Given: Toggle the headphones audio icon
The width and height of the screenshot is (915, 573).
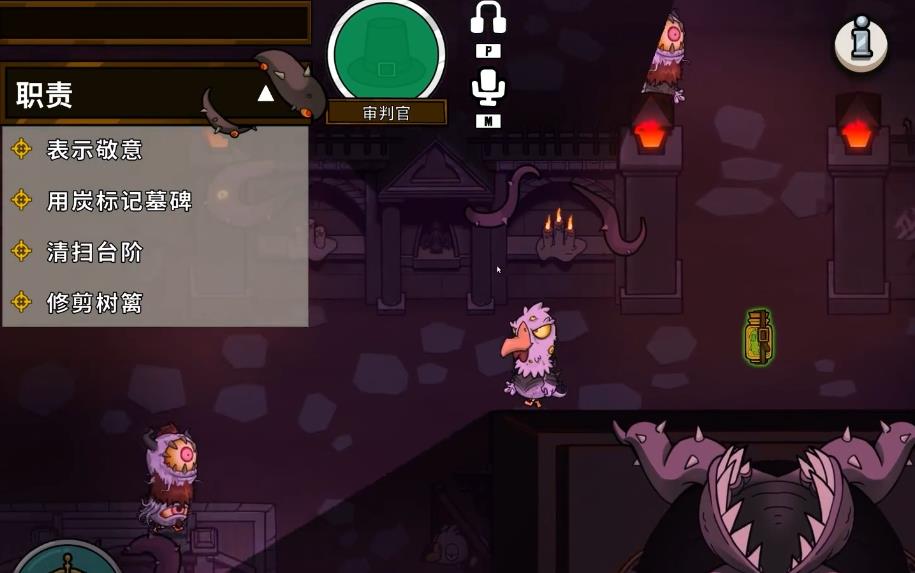Looking at the screenshot, I should pos(488,17).
